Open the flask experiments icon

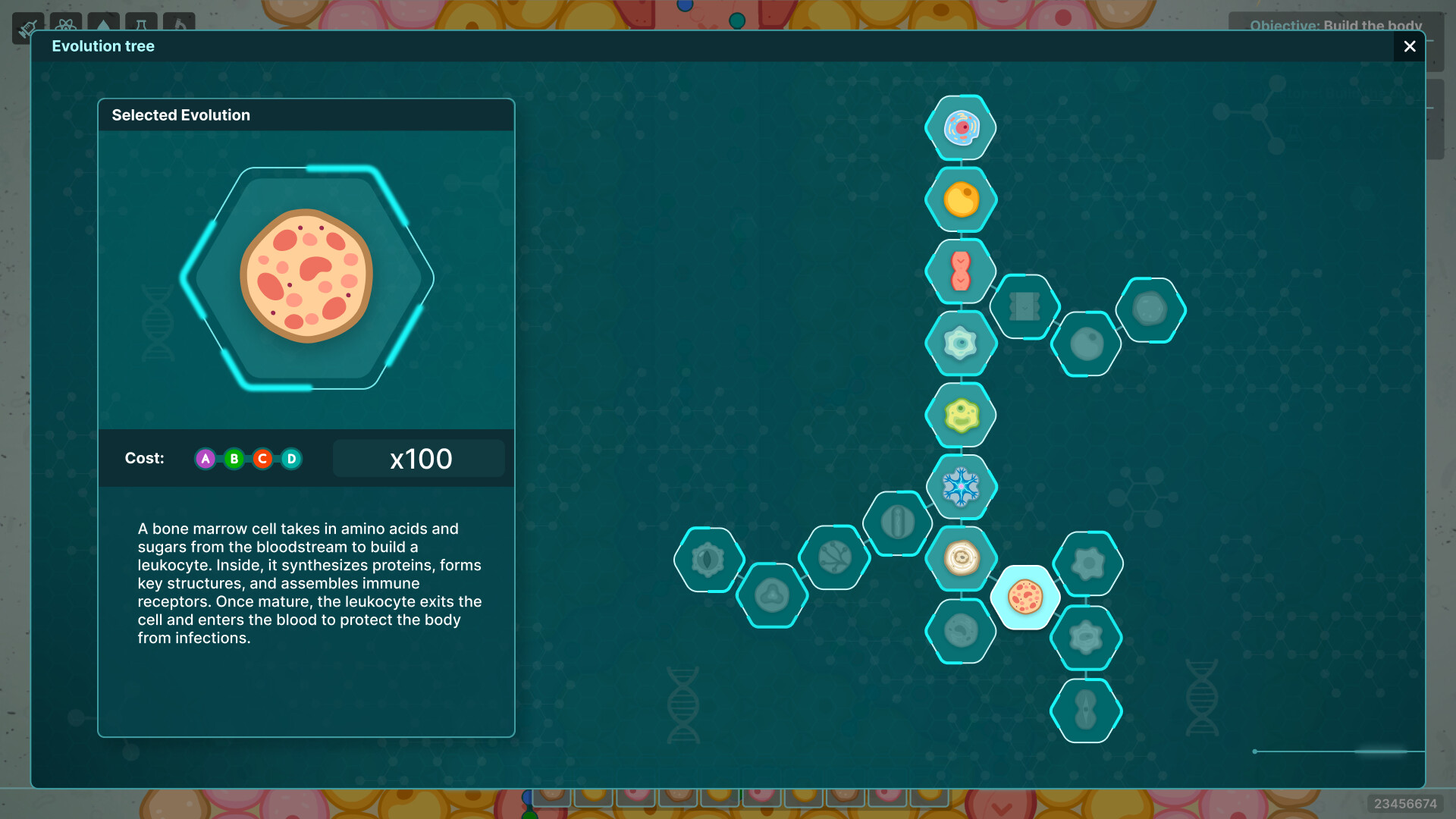point(141,24)
